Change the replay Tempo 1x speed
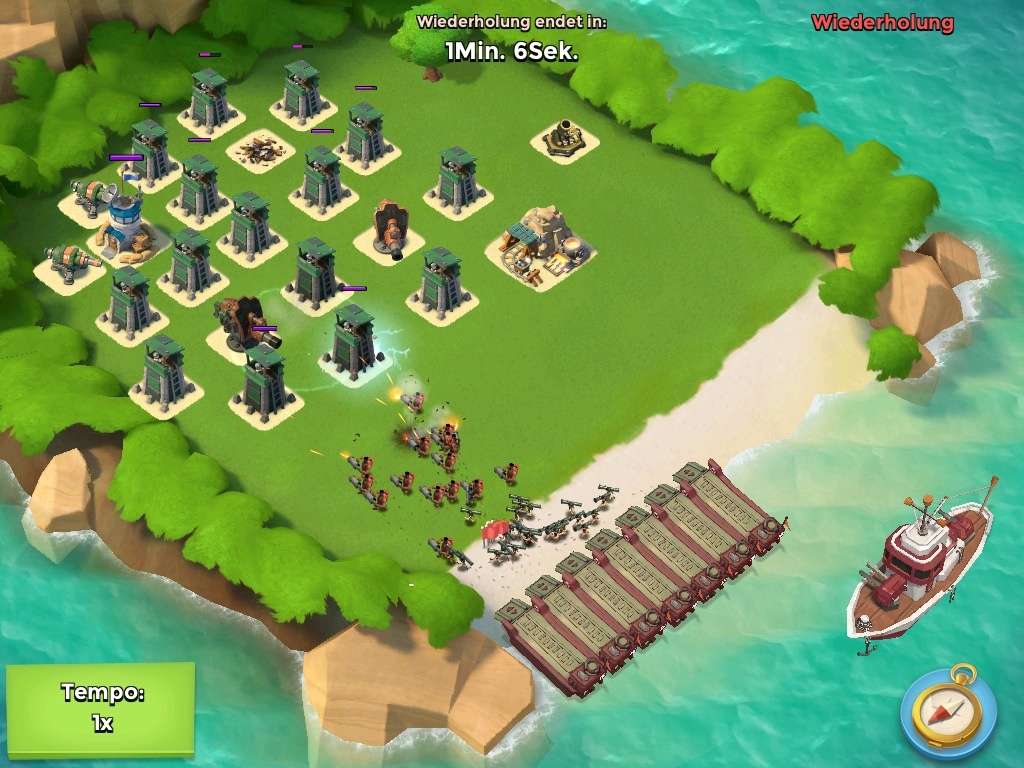The image size is (1024, 768). point(100,708)
